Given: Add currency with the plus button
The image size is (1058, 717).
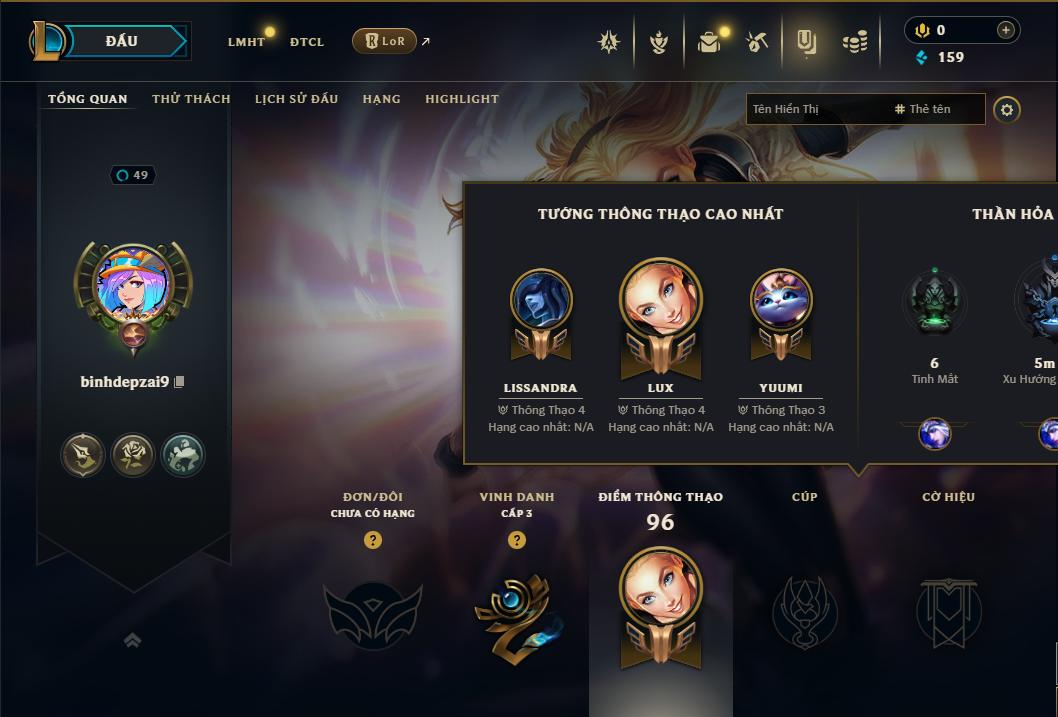Looking at the screenshot, I should pyautogui.click(x=1005, y=31).
